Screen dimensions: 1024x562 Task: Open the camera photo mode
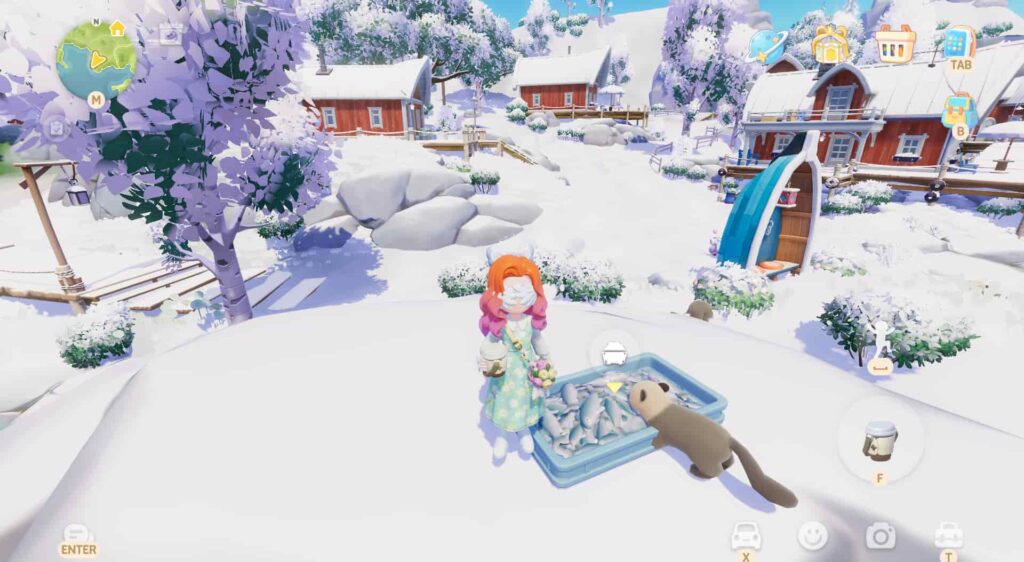coord(880,536)
